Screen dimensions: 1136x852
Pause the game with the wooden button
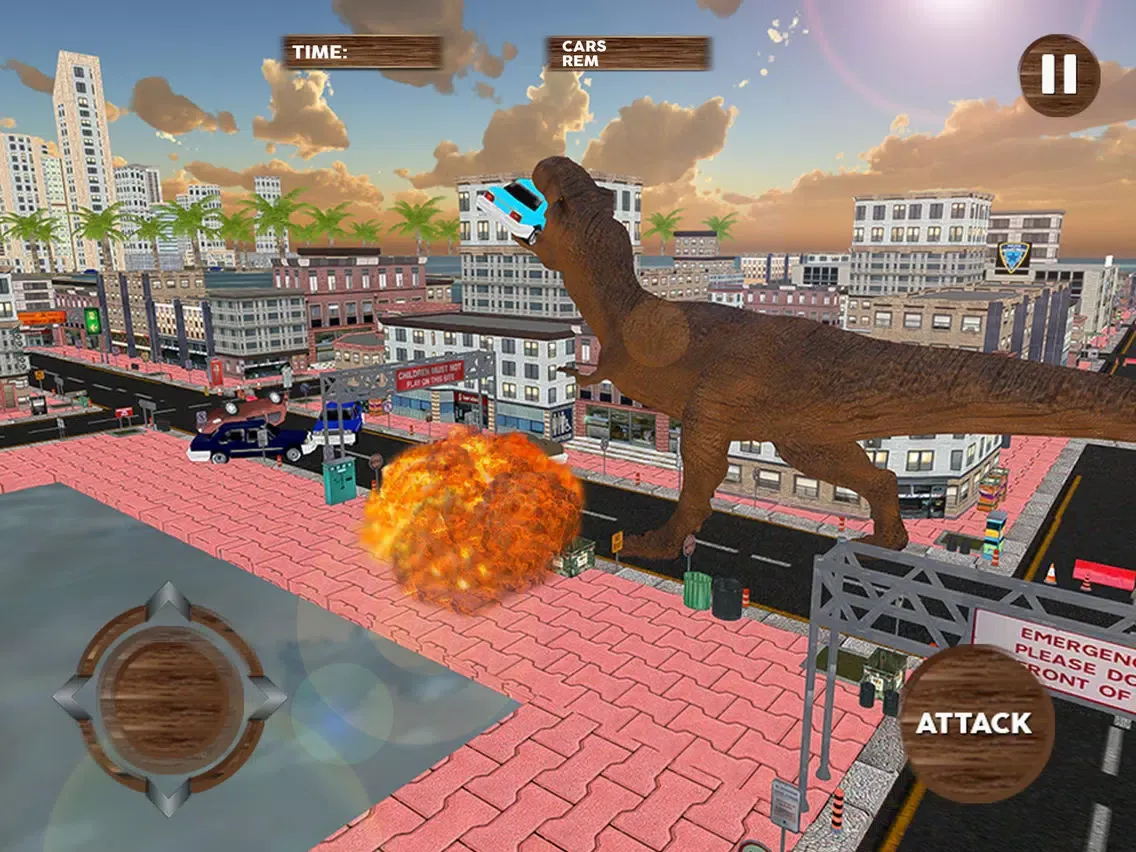click(1059, 75)
